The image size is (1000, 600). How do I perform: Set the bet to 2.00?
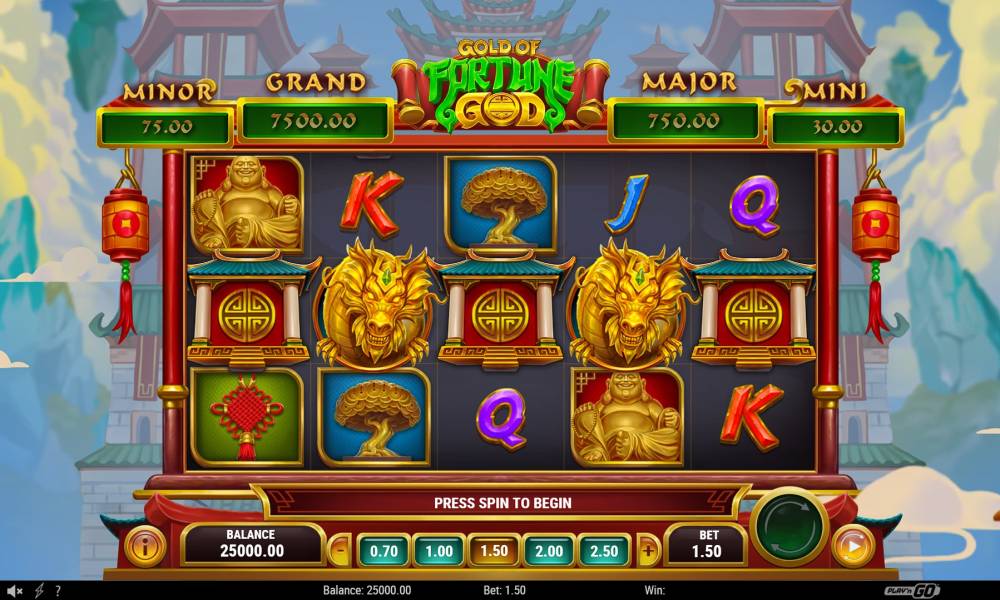[x=549, y=550]
